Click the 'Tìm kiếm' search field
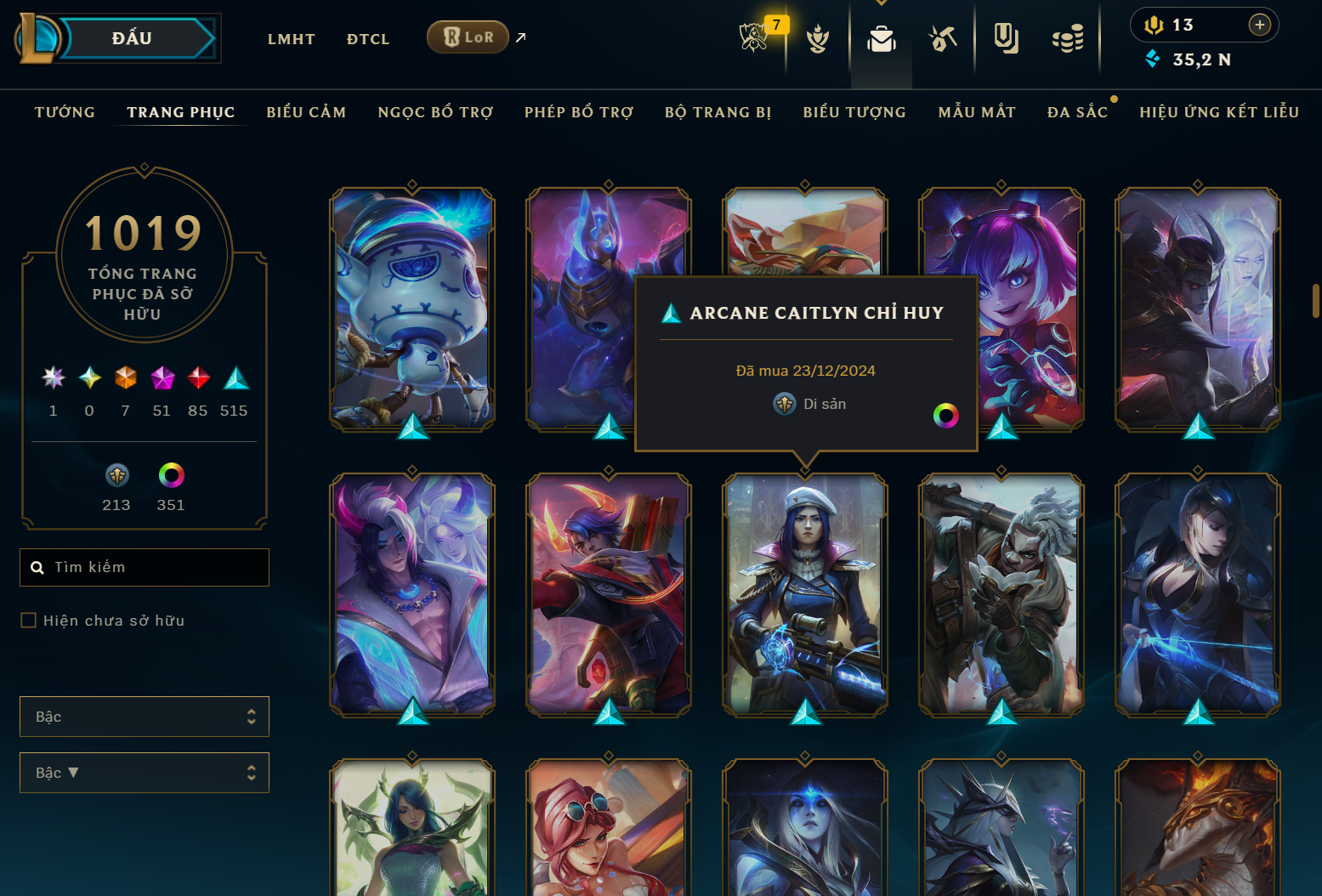1322x896 pixels. click(144, 567)
